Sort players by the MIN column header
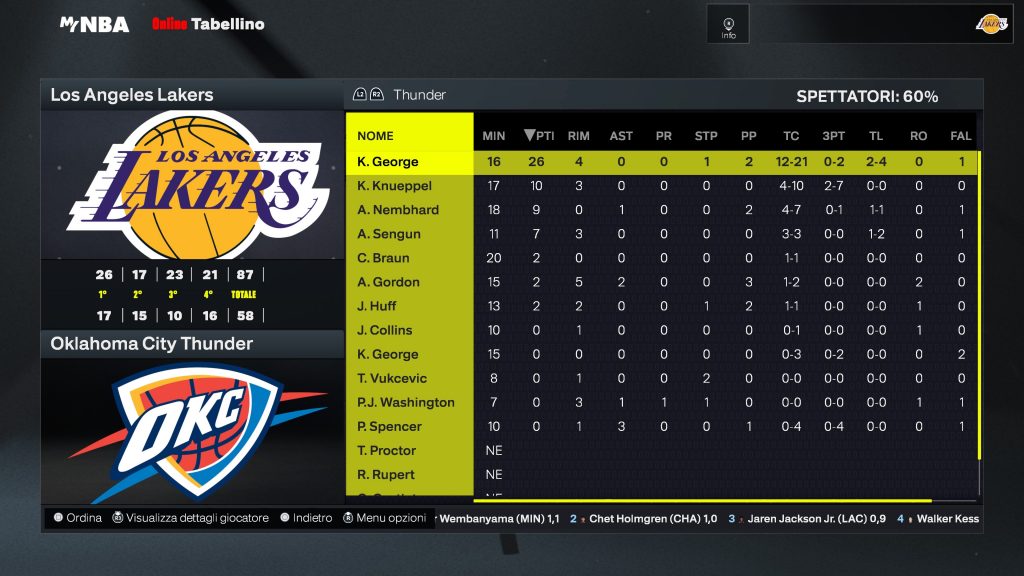 pyautogui.click(x=494, y=136)
